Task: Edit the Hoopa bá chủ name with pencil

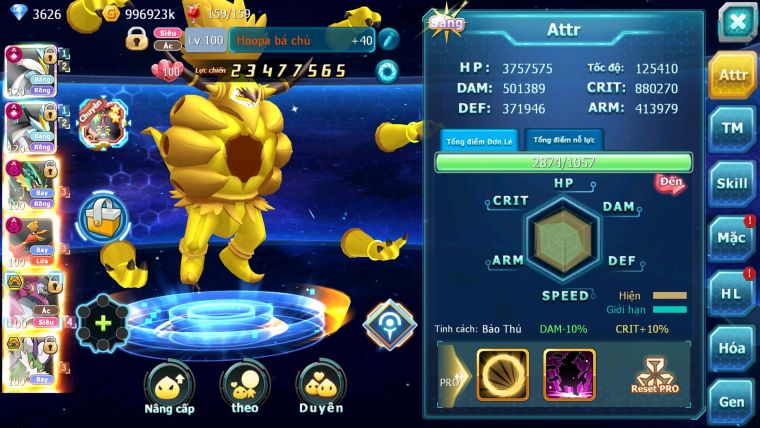Action: point(389,39)
